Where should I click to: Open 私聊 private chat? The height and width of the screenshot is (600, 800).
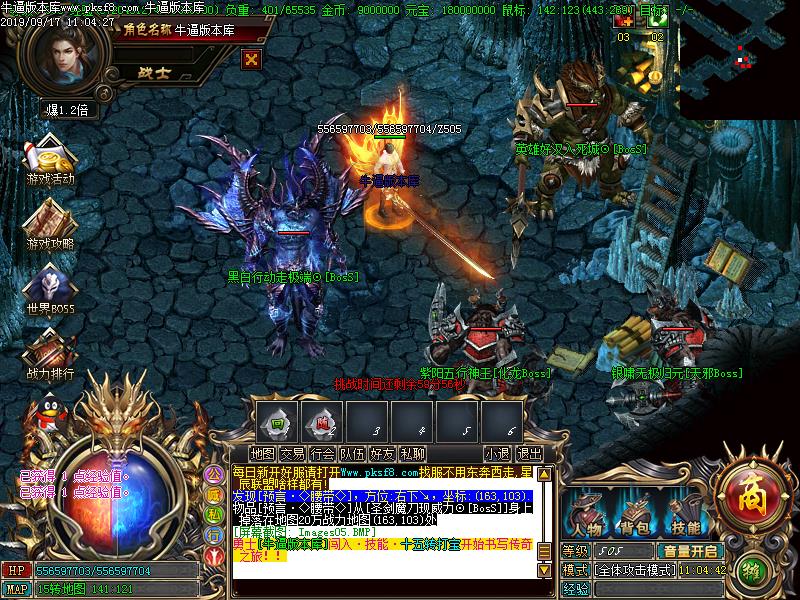tap(412, 454)
